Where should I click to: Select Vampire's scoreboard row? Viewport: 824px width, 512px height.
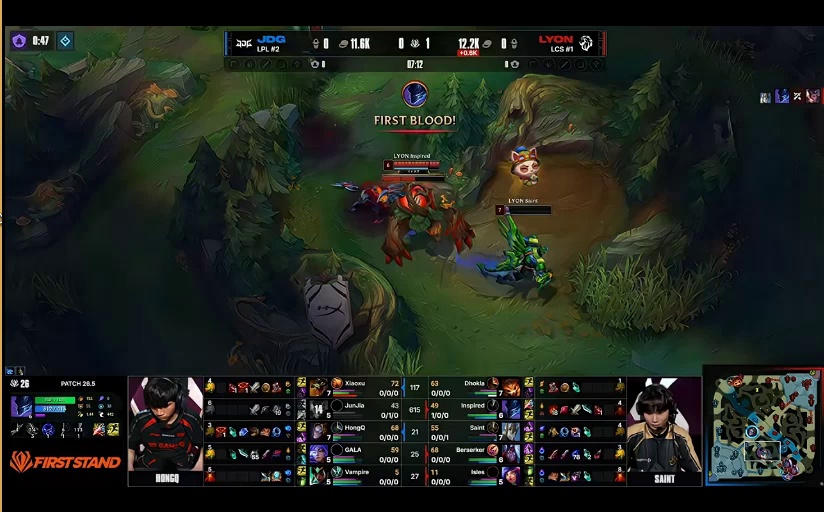point(352,474)
